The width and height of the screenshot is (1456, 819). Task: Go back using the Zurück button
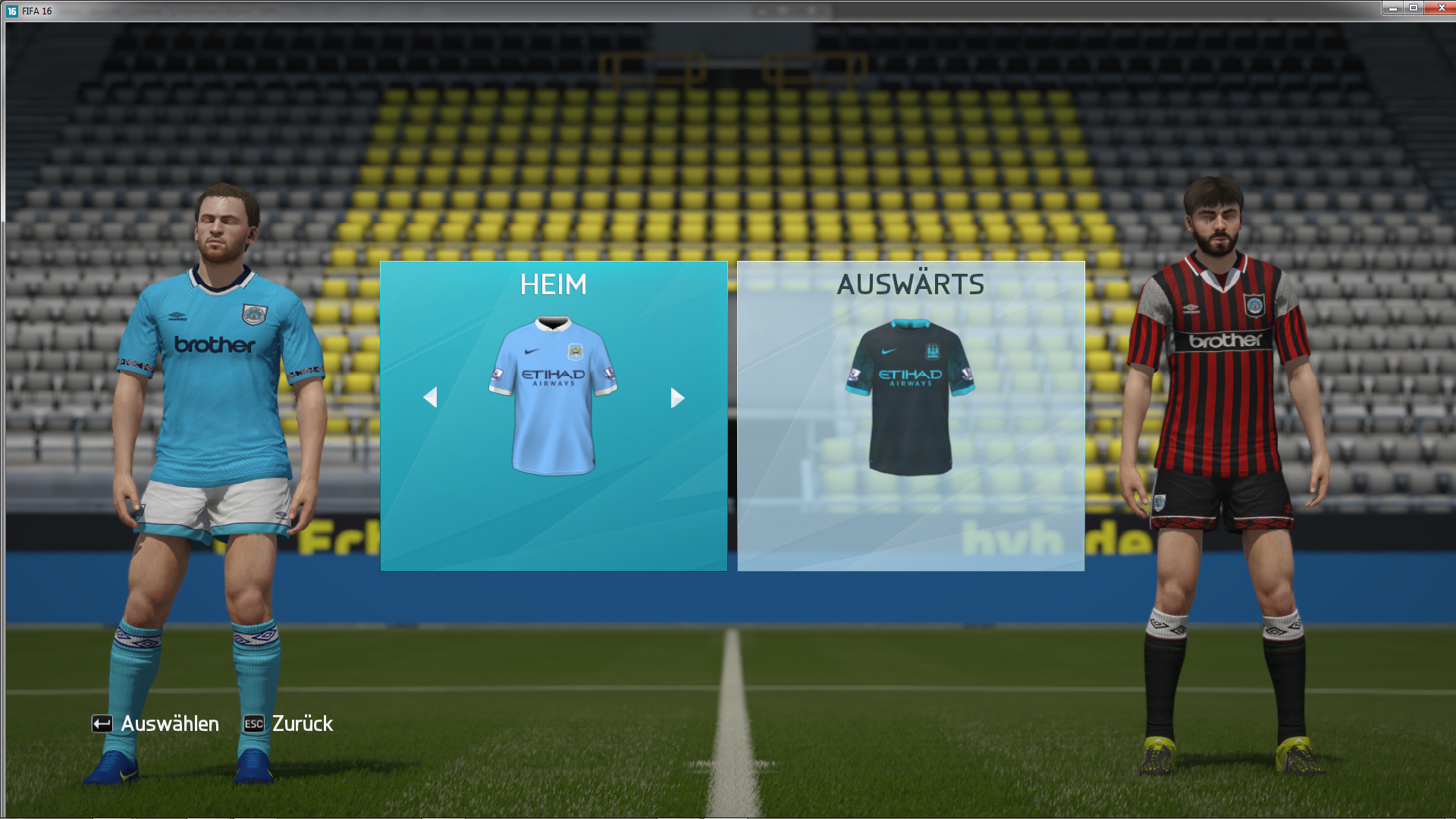click(289, 724)
